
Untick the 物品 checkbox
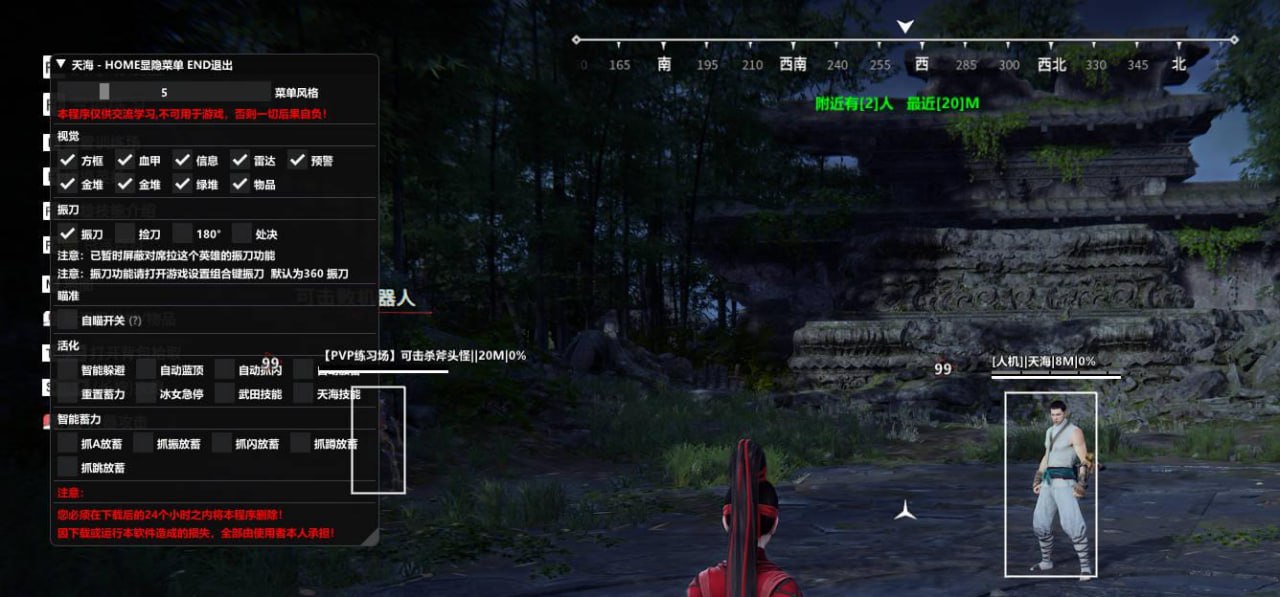coord(240,184)
